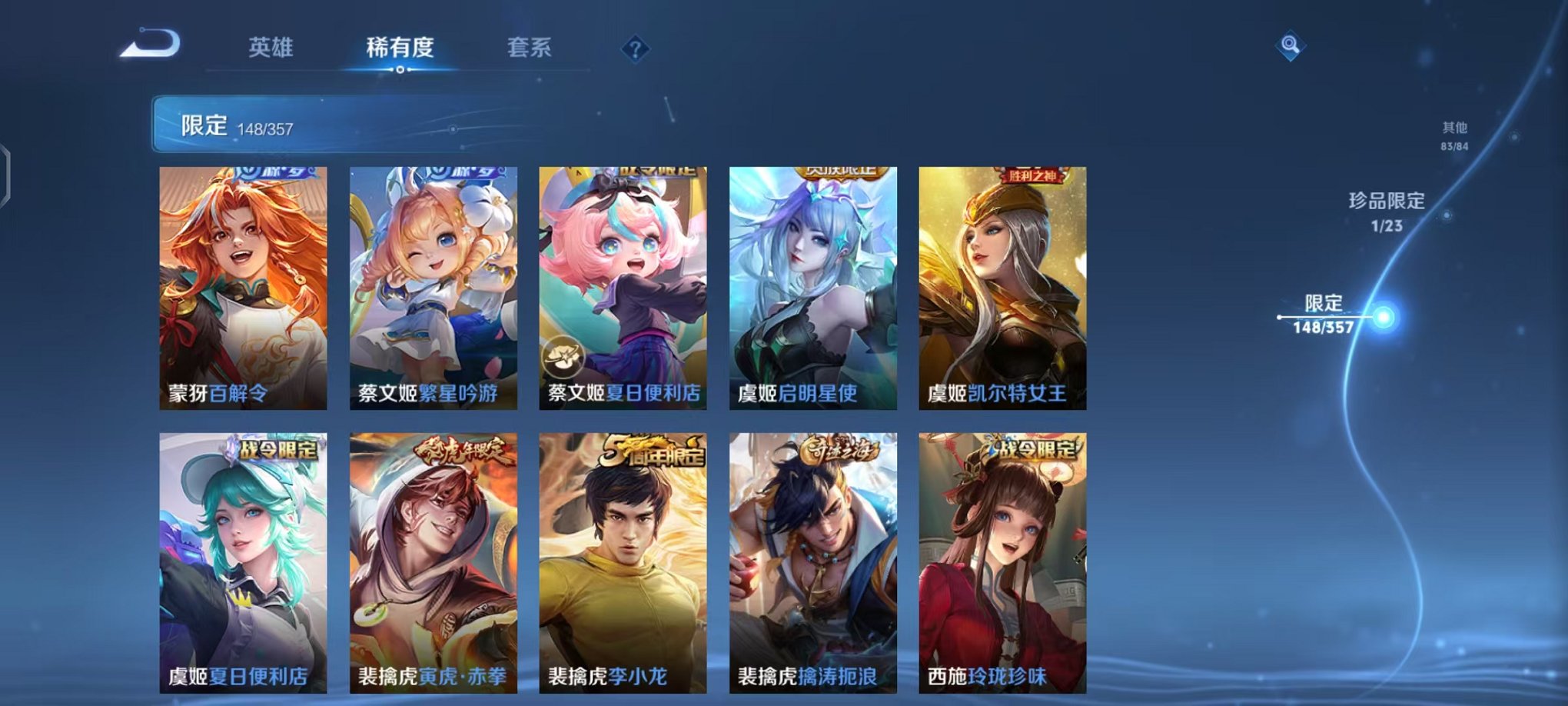1568x706 pixels.
Task: Select the 蔡文姬繁星吟游 skin thumbnail
Action: [x=434, y=285]
